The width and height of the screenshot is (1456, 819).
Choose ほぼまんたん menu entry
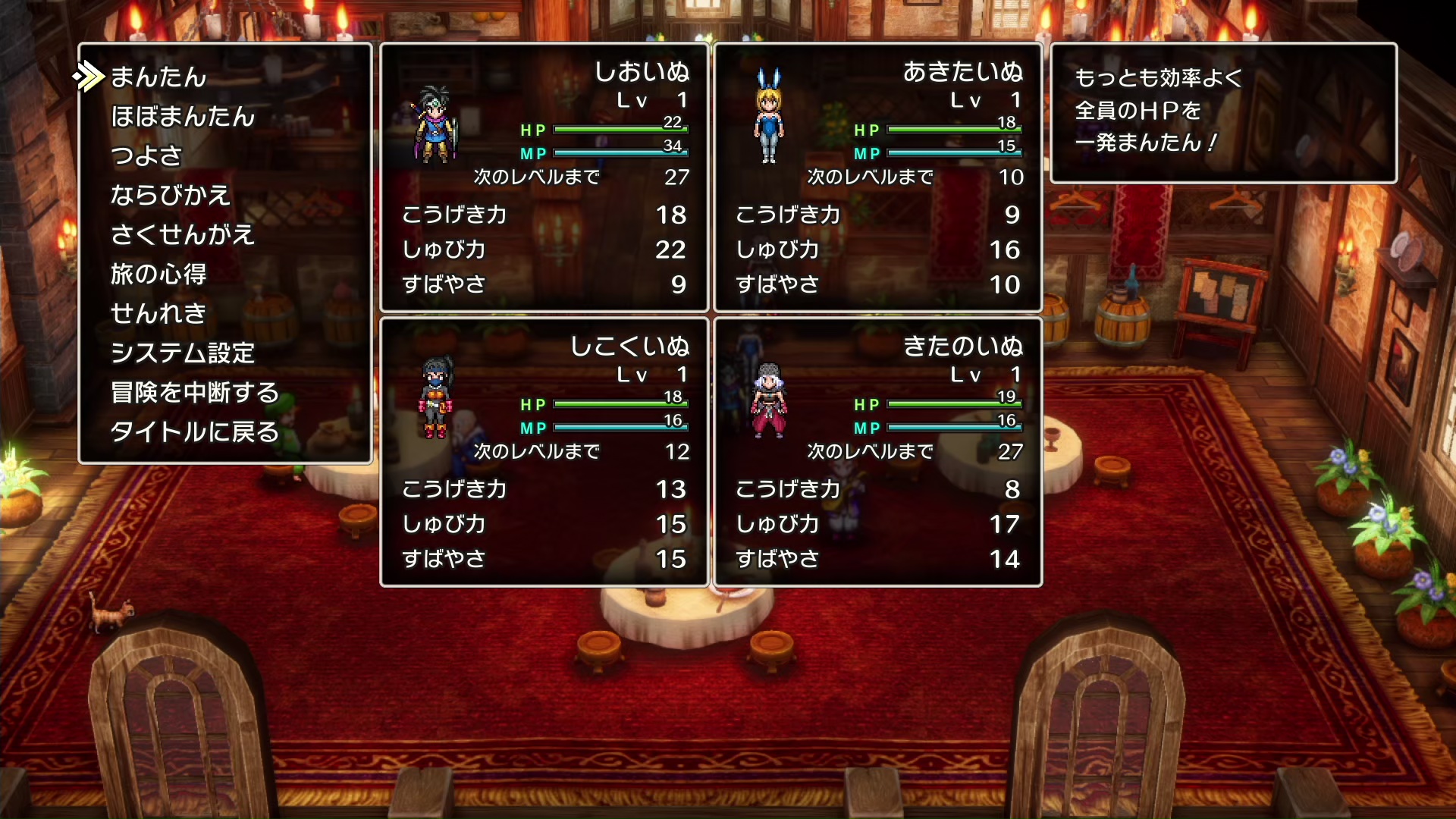[183, 117]
